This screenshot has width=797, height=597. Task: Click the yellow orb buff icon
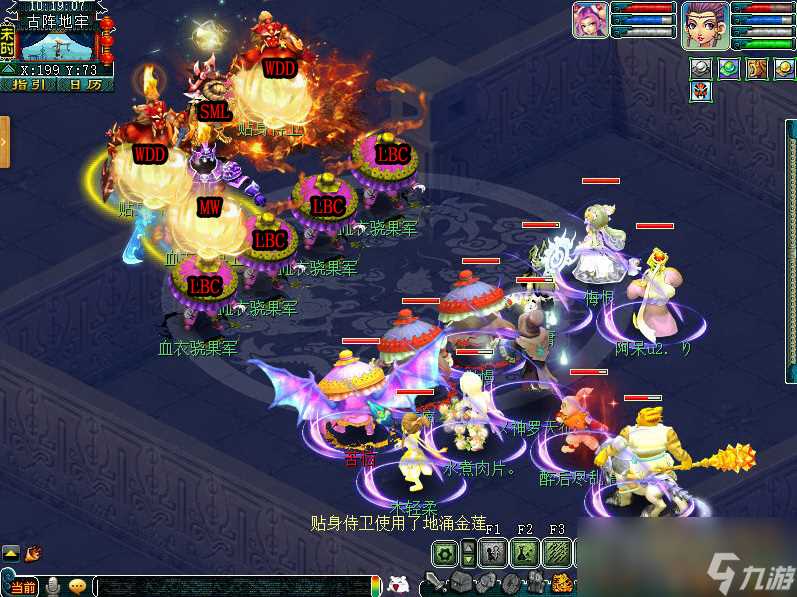click(783, 68)
